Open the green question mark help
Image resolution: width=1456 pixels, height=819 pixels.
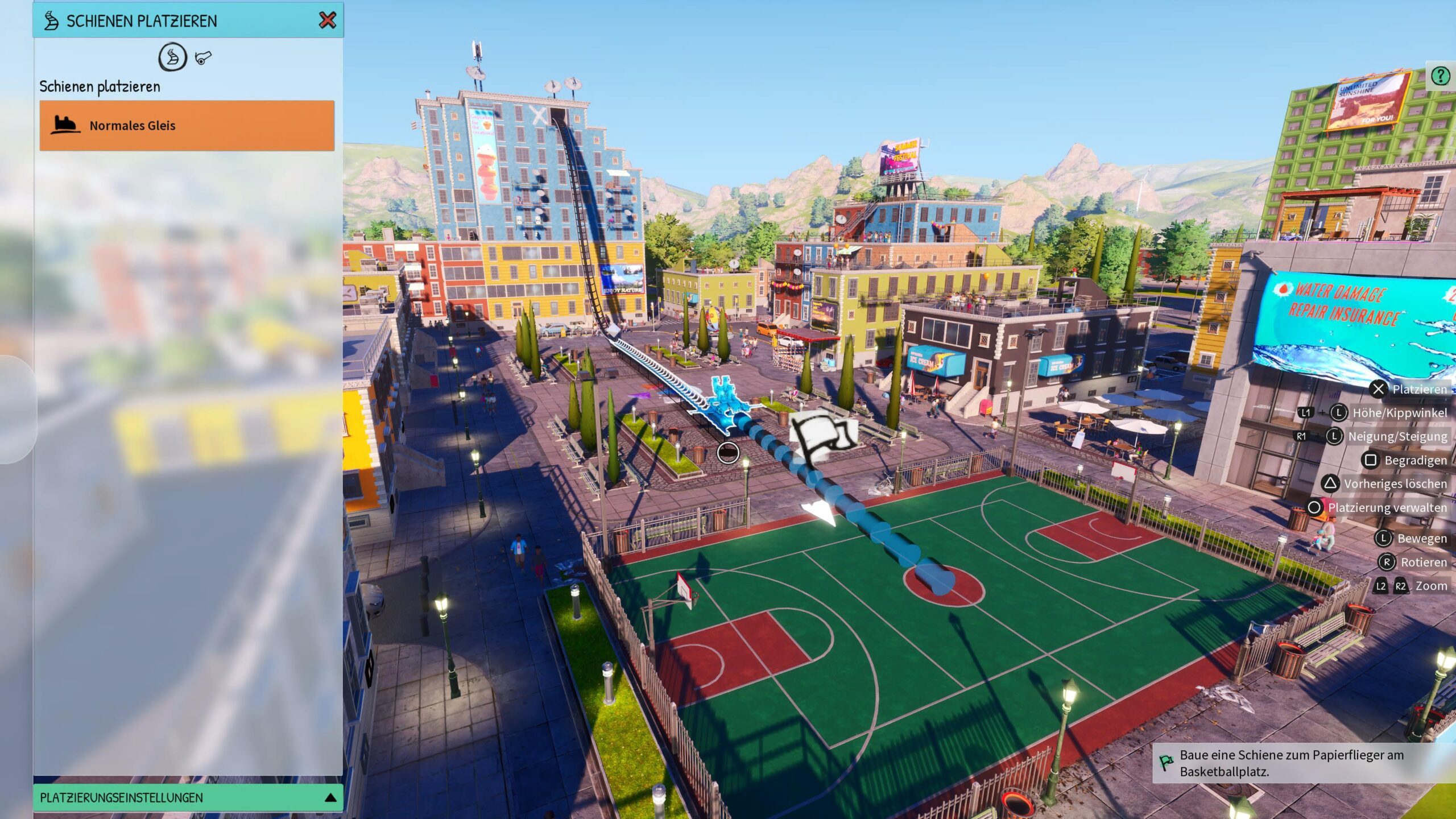1440,76
